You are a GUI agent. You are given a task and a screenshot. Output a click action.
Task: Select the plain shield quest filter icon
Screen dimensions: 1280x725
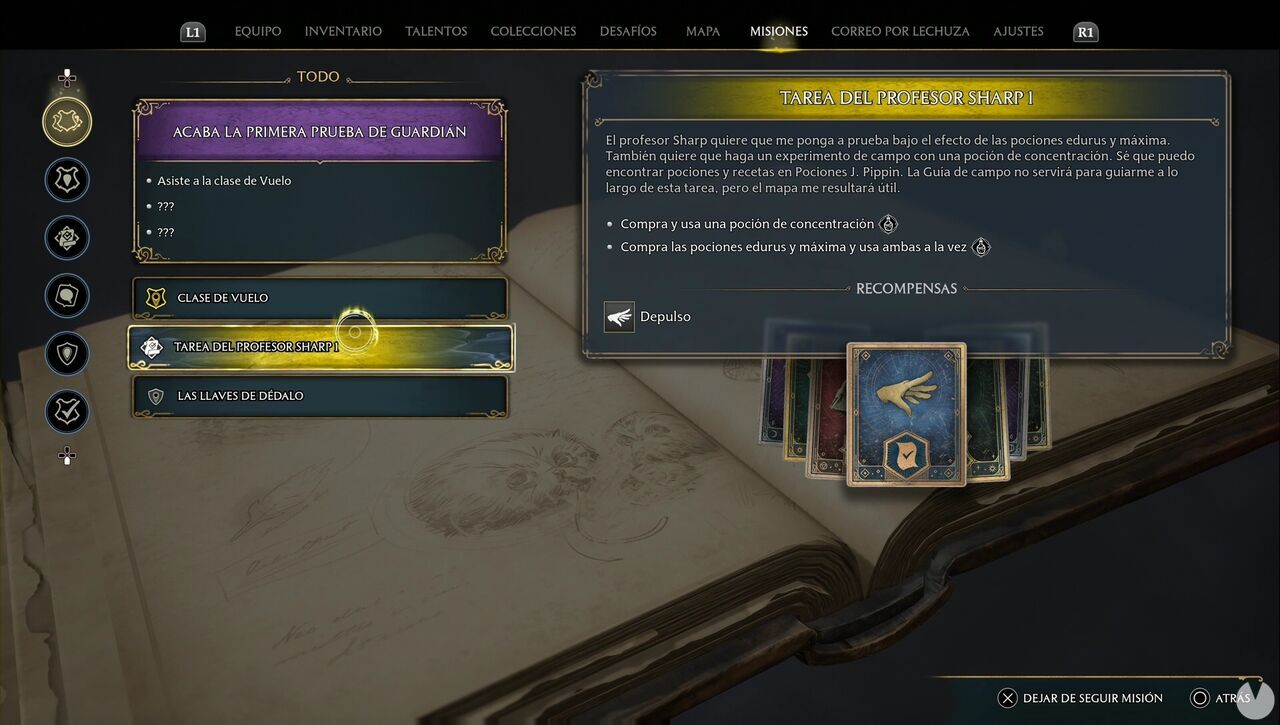(66, 354)
